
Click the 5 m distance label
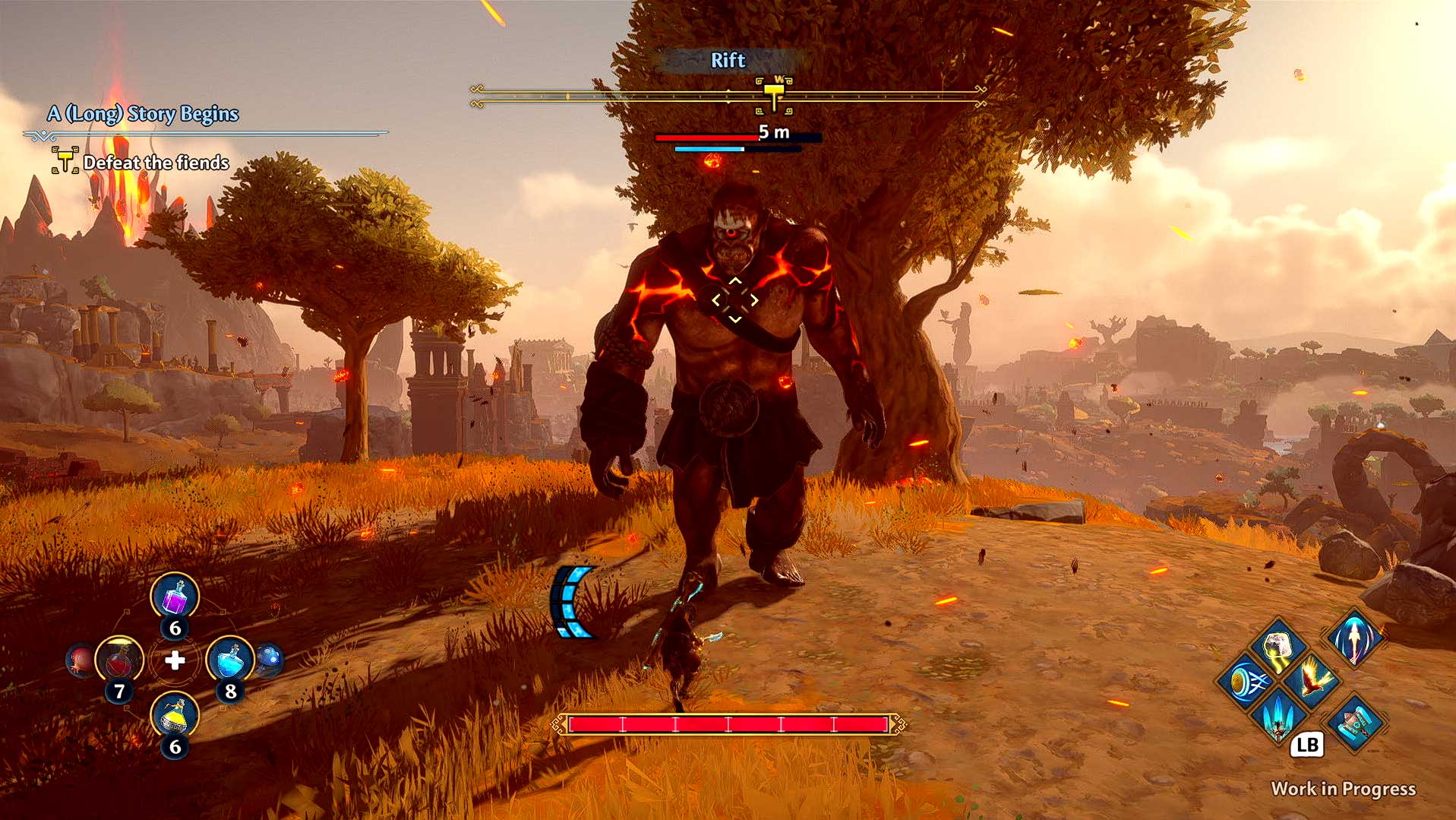pos(773,131)
